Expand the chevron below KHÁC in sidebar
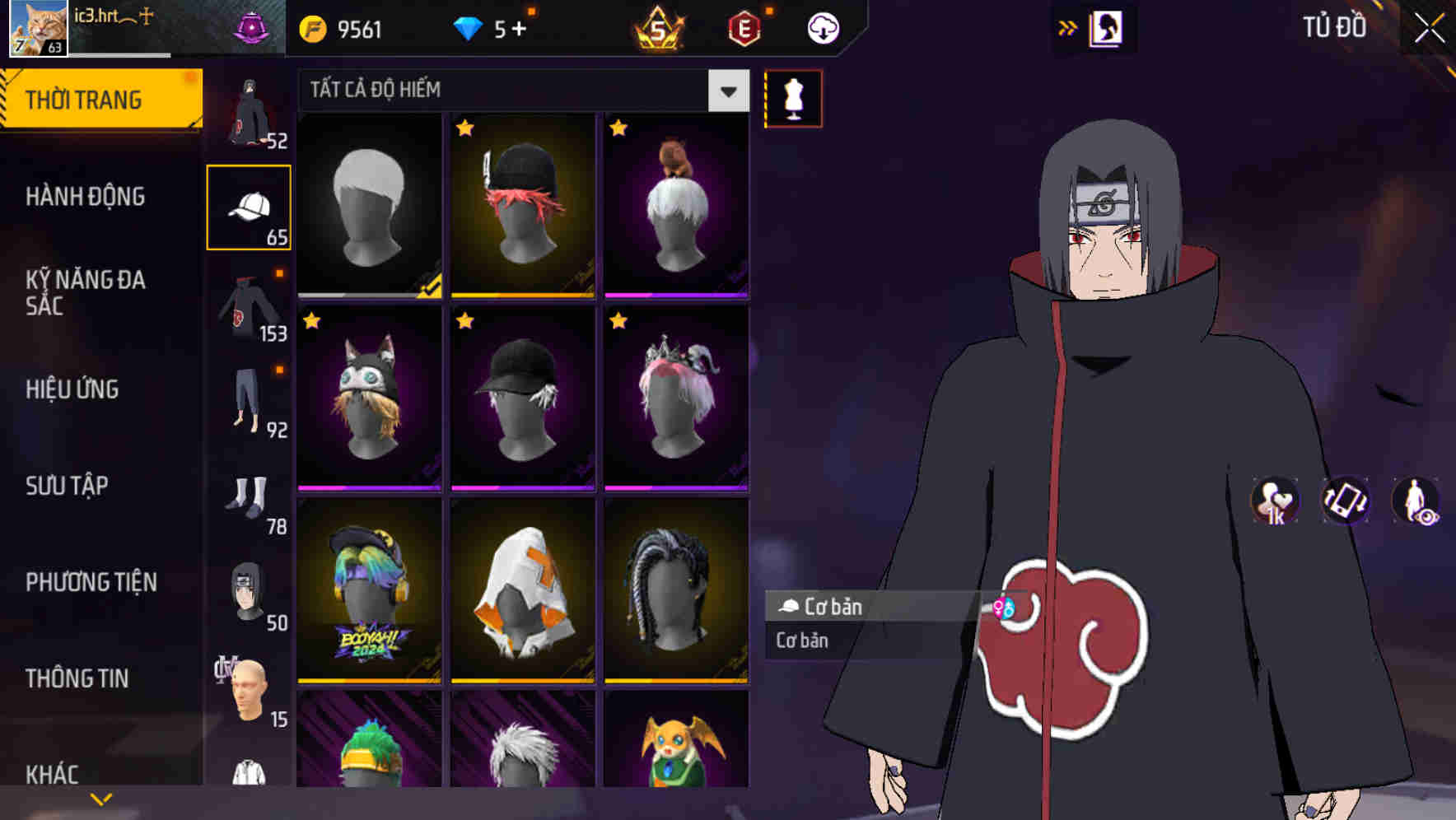 (101, 797)
